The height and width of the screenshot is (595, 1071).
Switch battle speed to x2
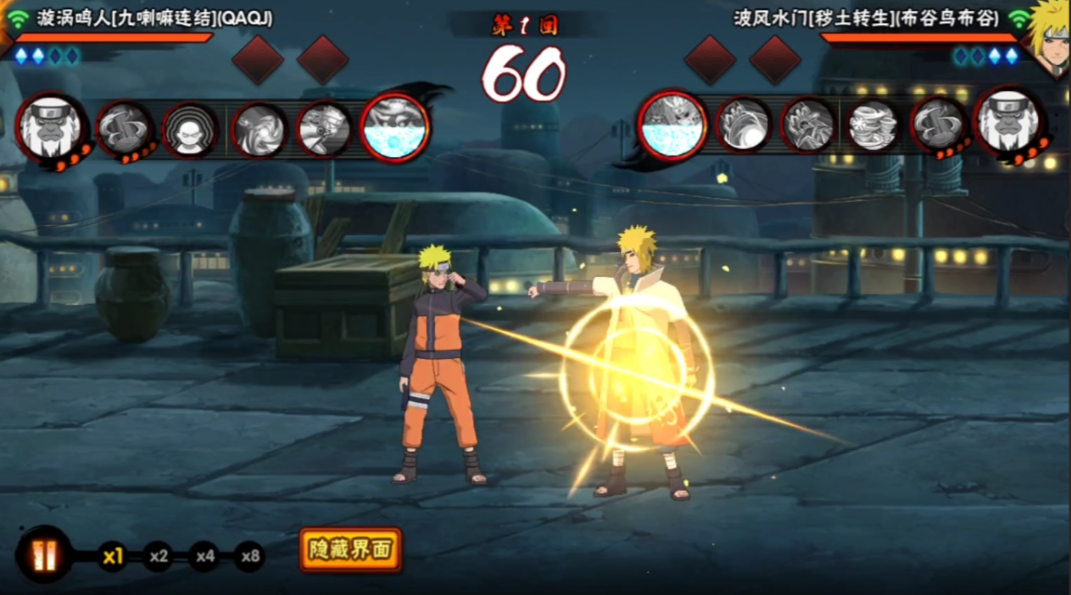(158, 556)
